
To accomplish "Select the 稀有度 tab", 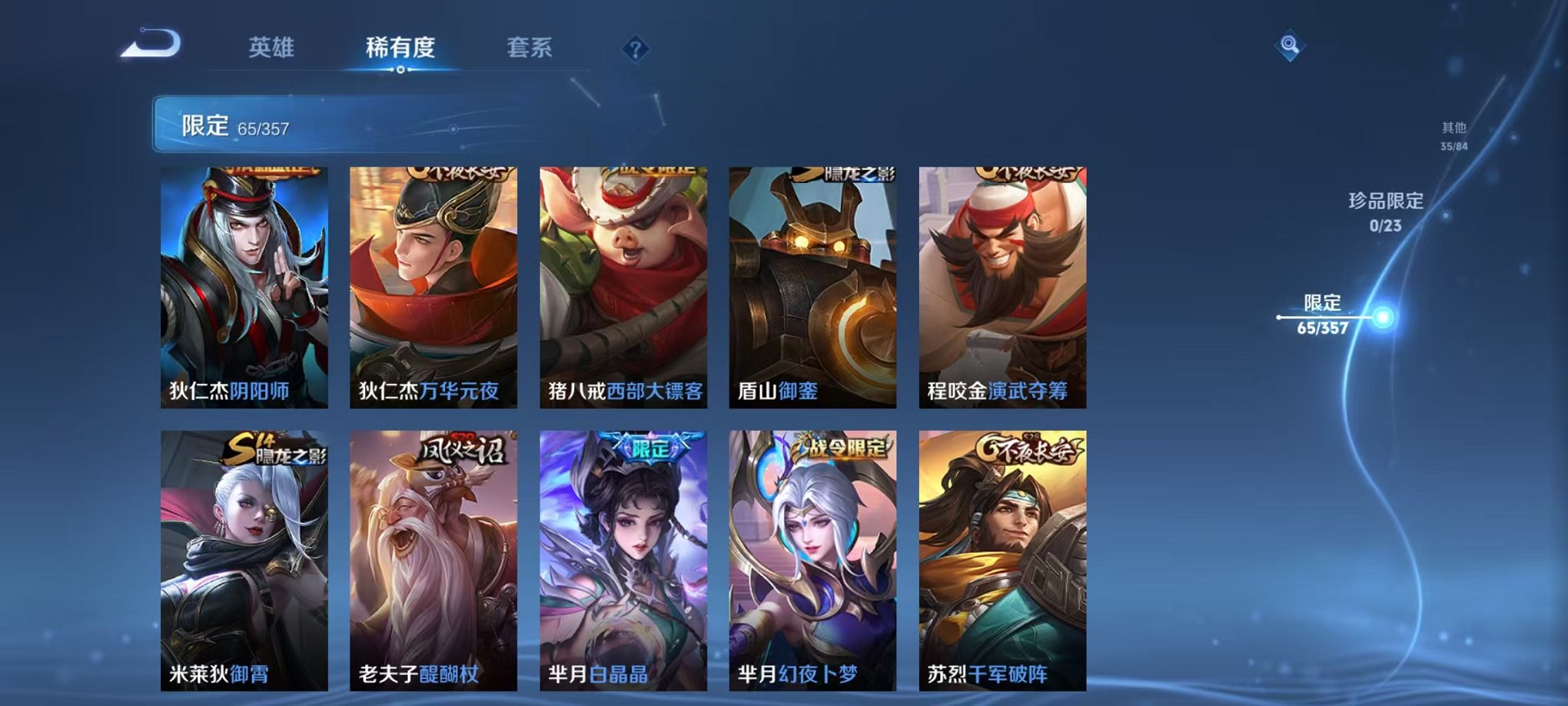I will [400, 46].
